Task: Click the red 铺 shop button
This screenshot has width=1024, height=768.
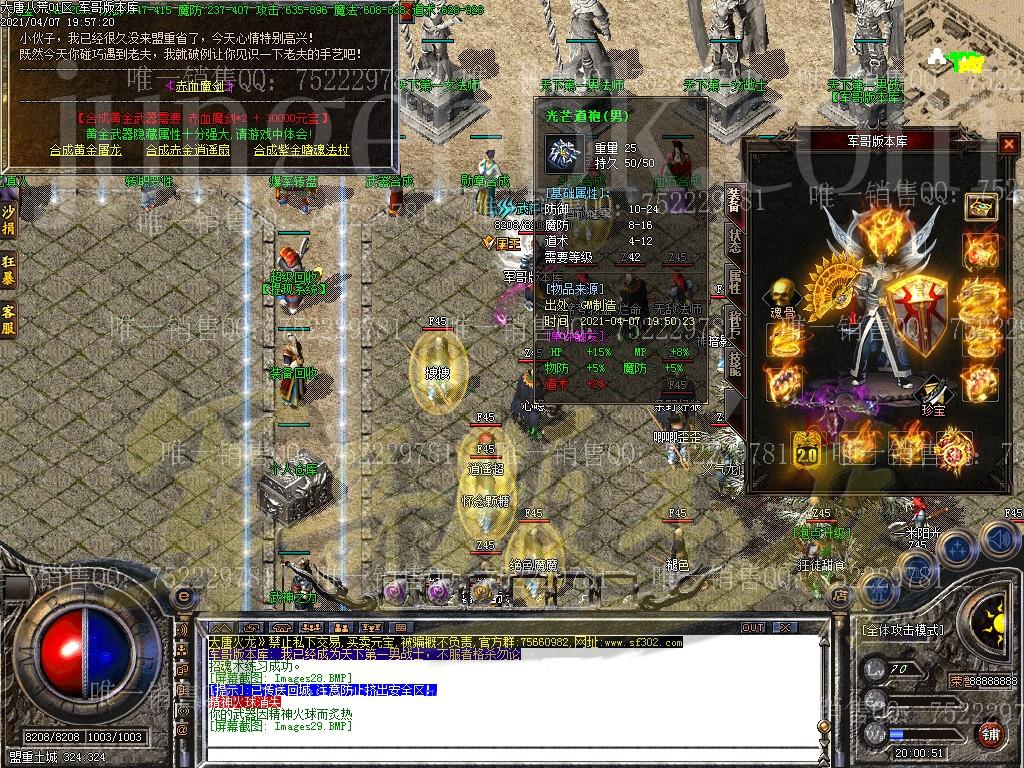Action: (990, 733)
